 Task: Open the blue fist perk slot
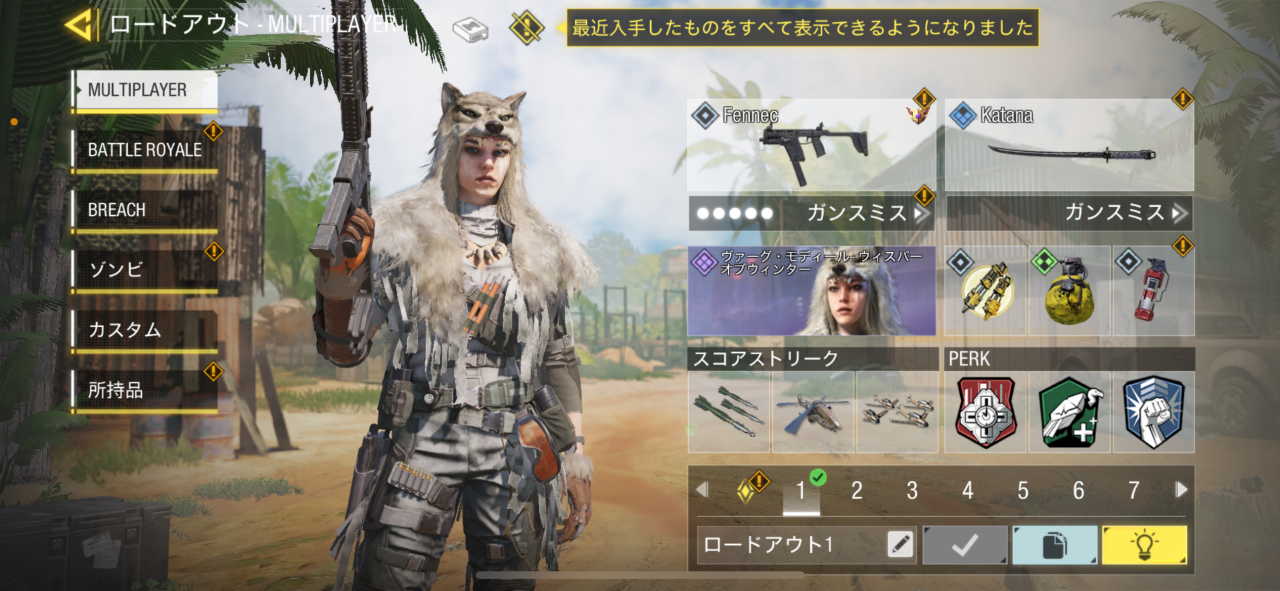pyautogui.click(x=1153, y=412)
